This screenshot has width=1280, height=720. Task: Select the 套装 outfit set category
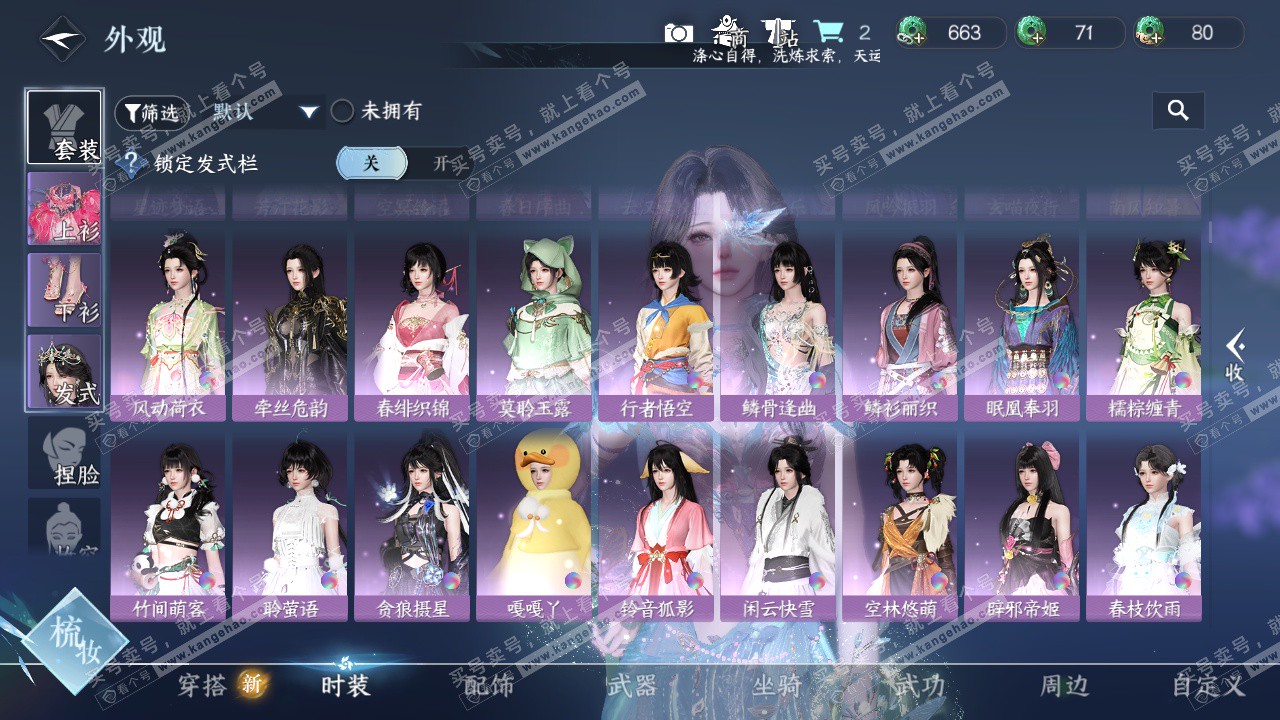click(64, 127)
